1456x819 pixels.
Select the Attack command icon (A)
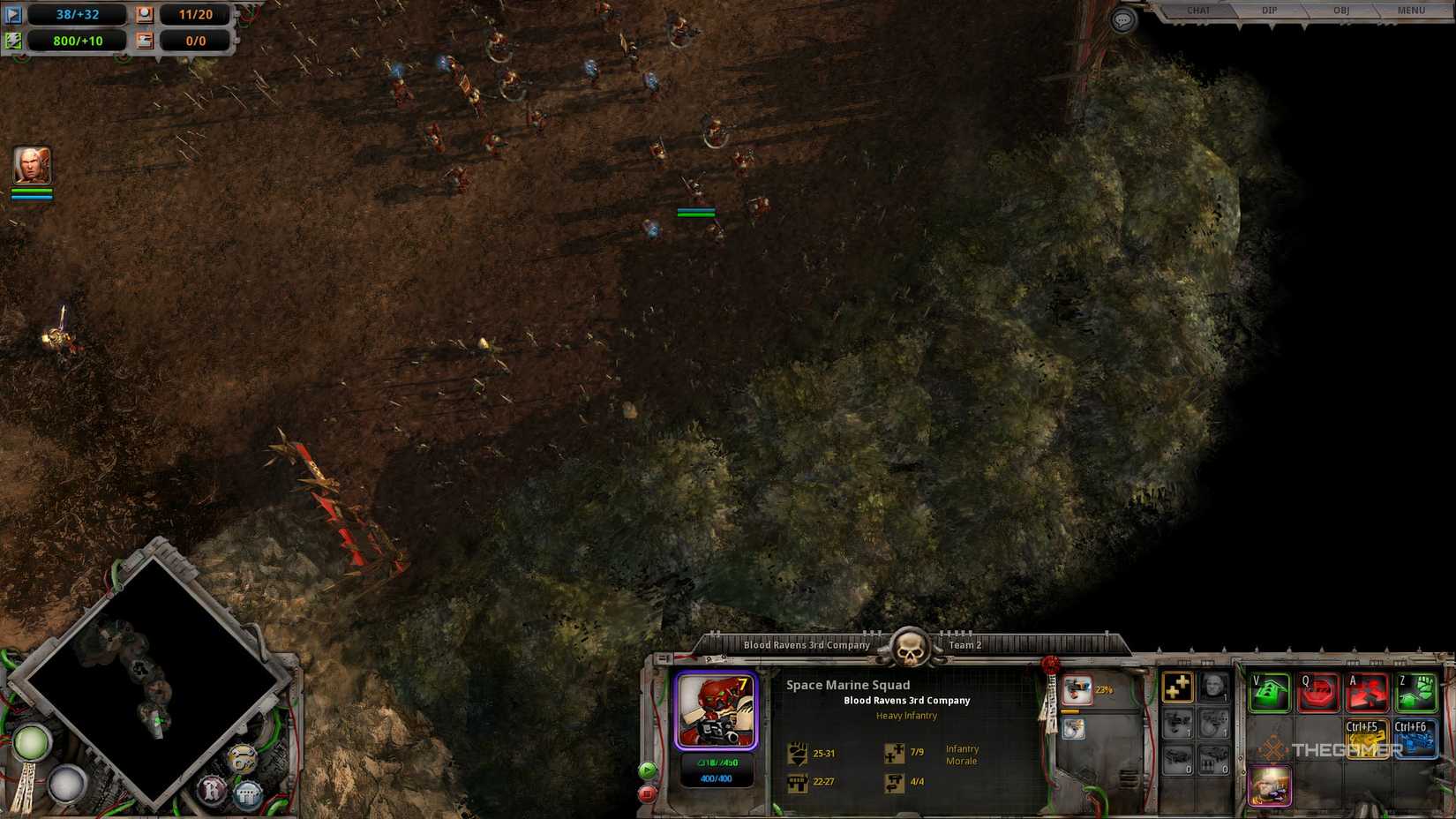coord(1365,692)
